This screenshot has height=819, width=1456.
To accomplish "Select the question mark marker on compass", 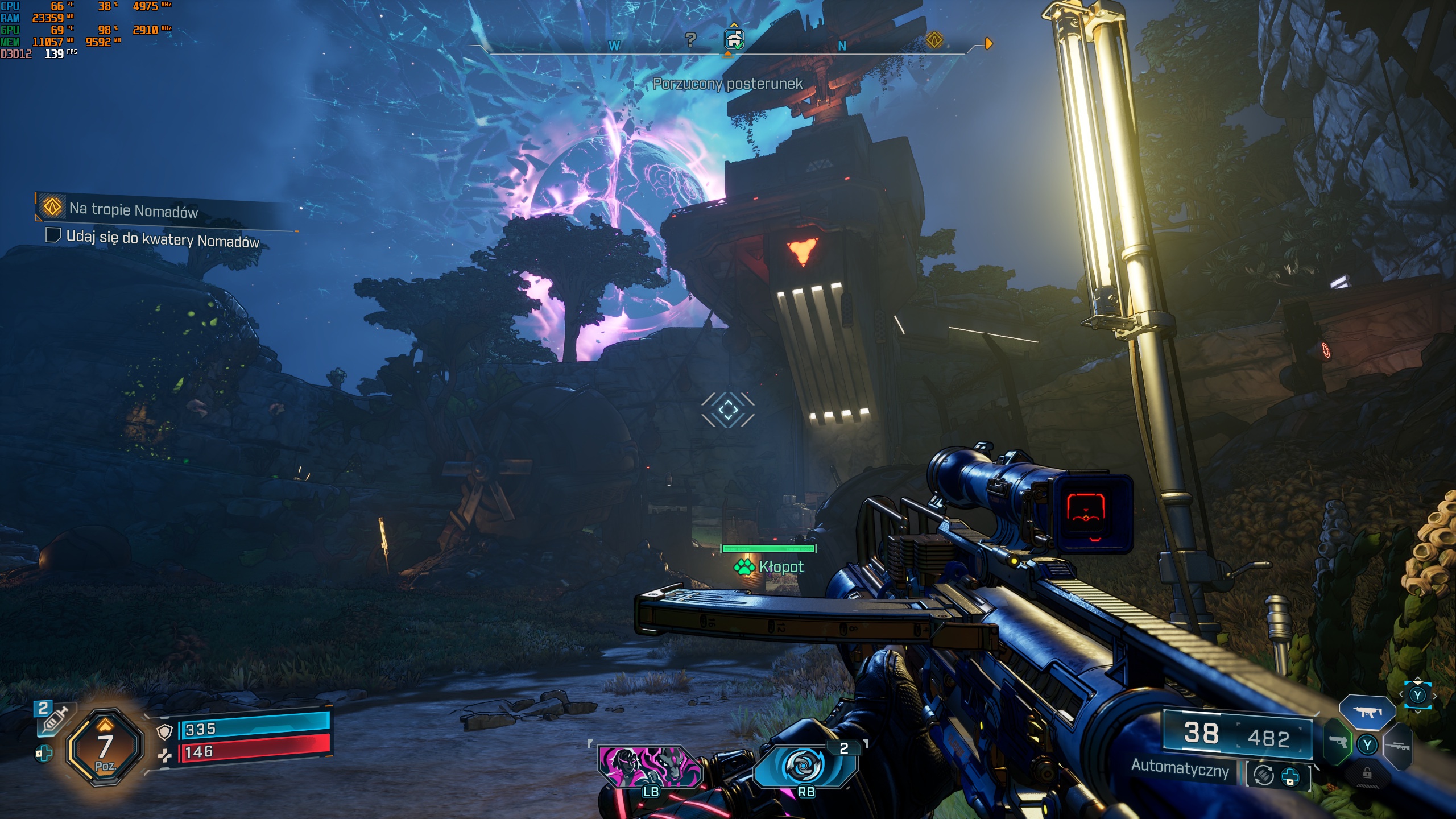I will [690, 39].
